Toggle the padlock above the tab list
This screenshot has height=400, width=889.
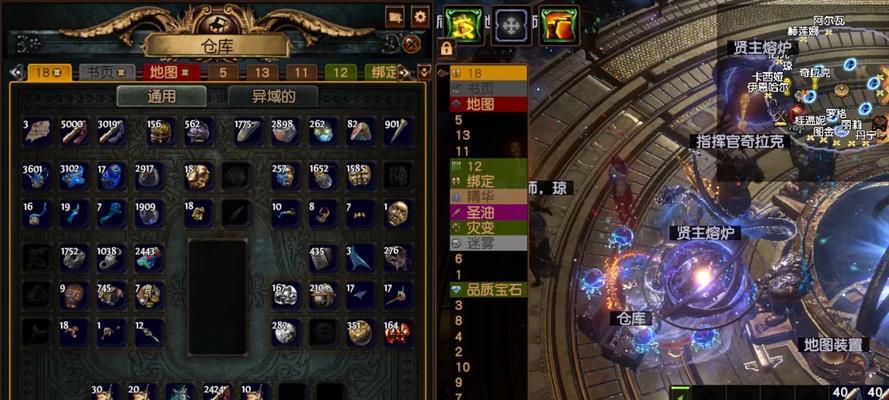pos(446,49)
